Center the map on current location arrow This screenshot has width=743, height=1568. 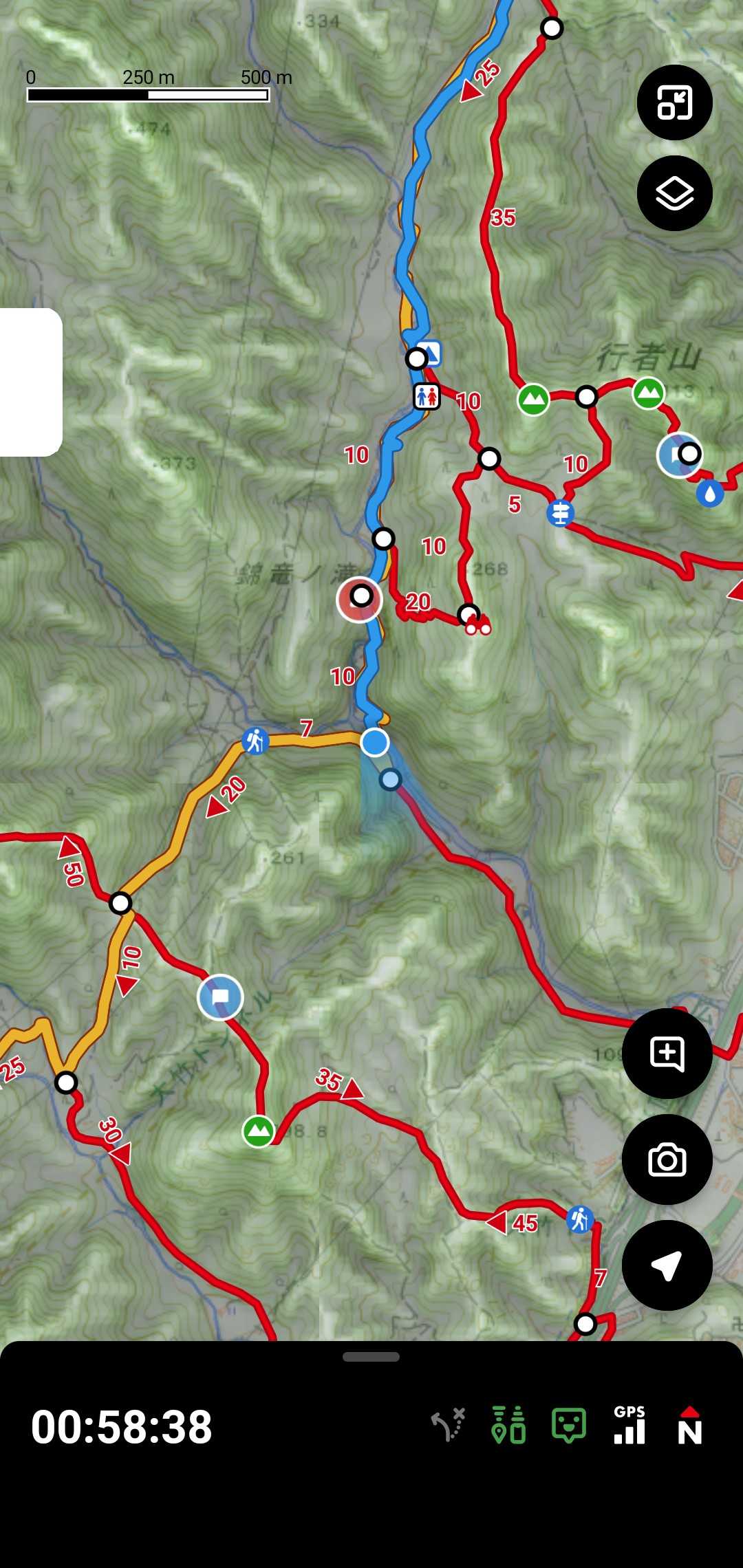pyautogui.click(x=667, y=1265)
